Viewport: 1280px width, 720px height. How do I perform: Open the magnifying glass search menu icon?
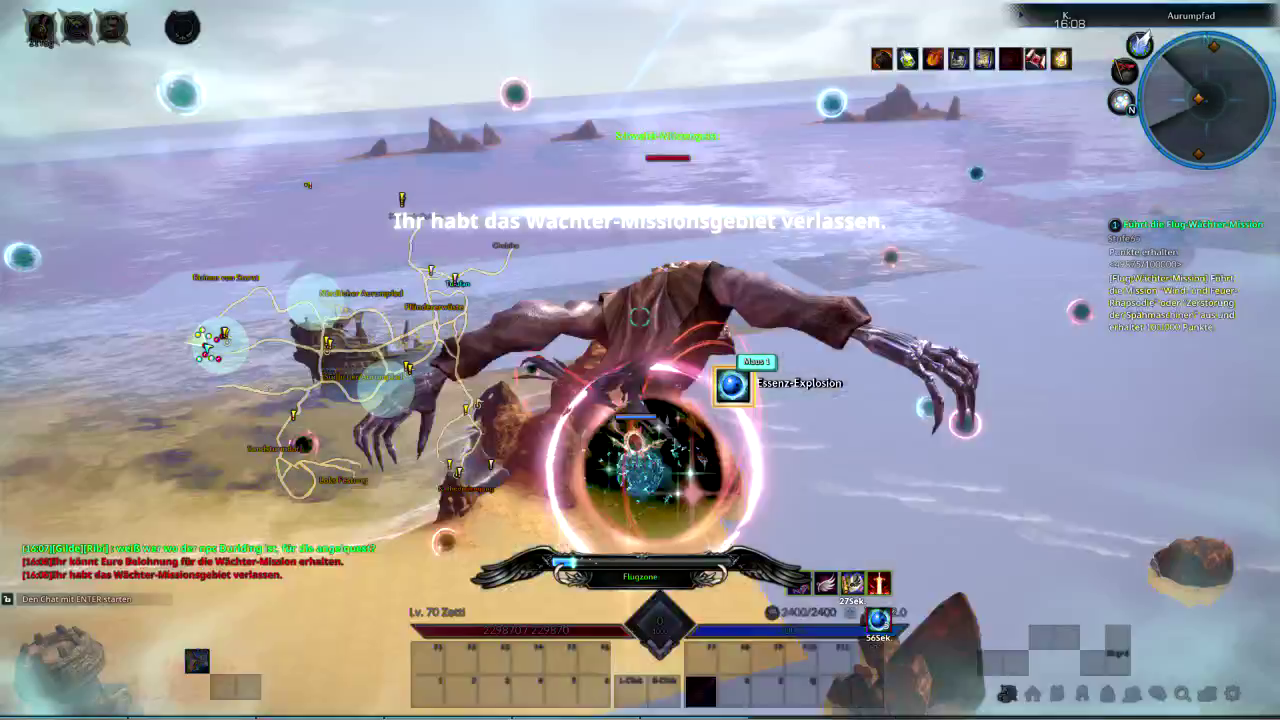pos(1182,693)
